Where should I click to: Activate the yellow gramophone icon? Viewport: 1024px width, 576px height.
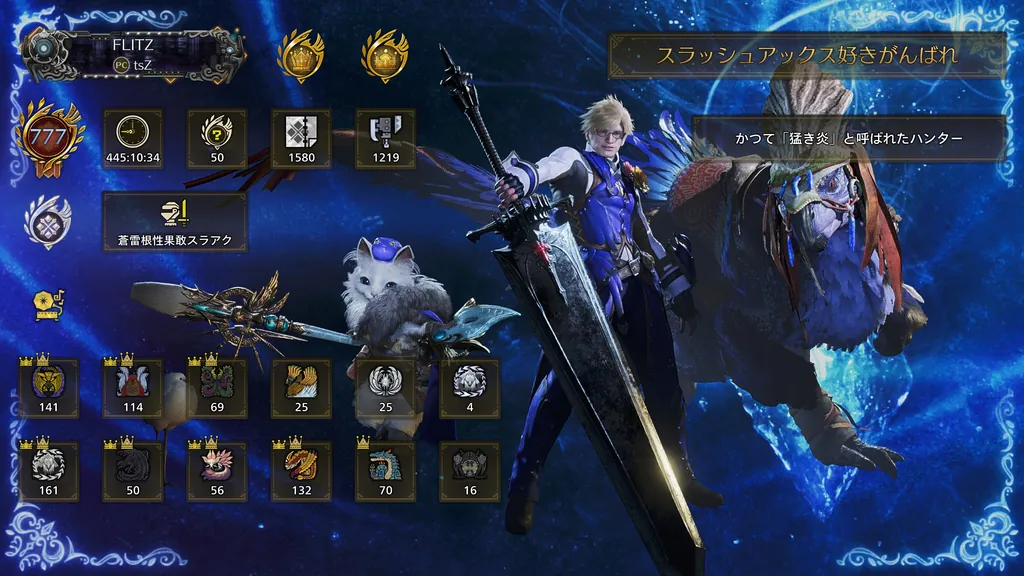(x=46, y=304)
